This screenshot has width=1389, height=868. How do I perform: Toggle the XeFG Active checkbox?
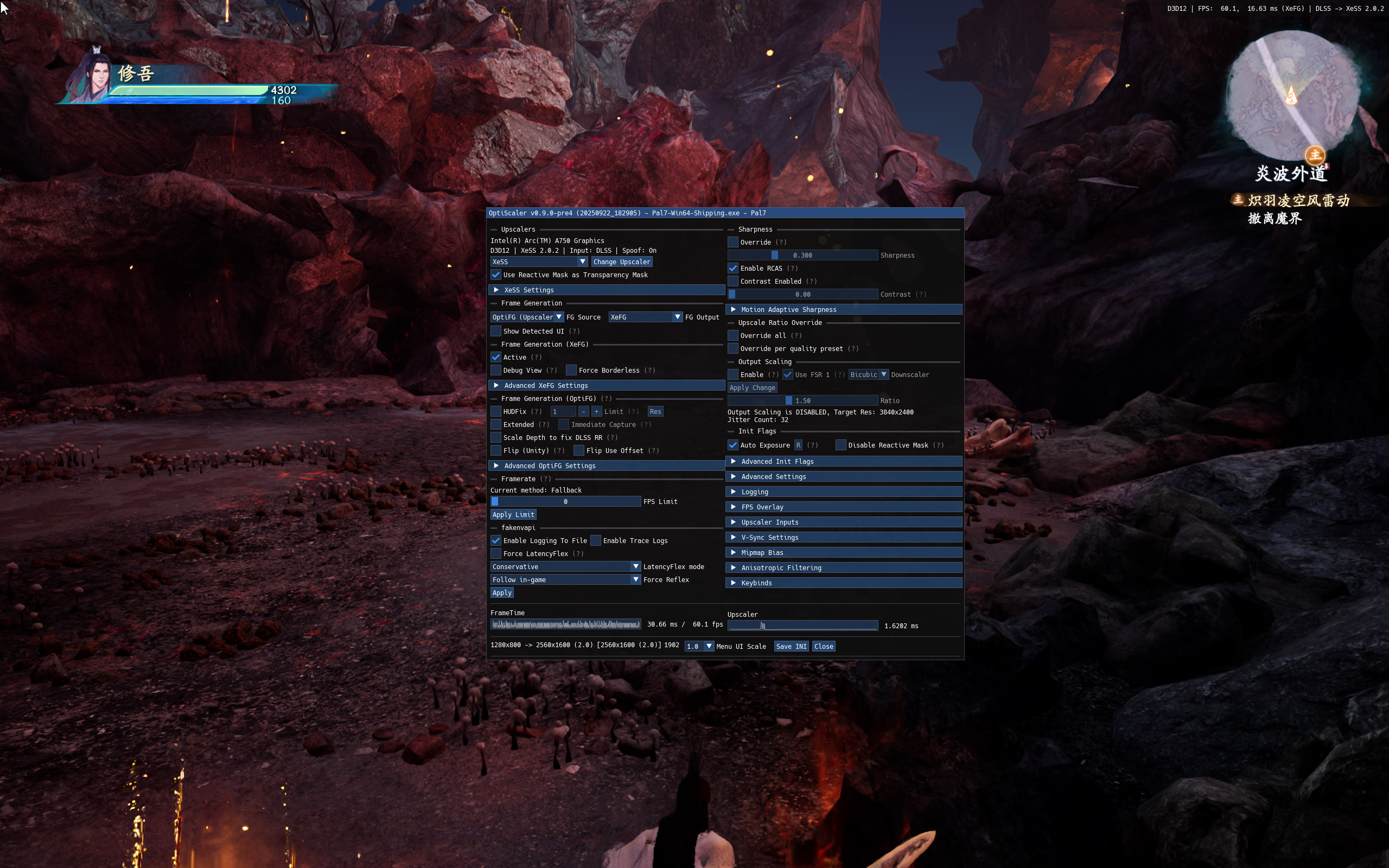click(496, 357)
